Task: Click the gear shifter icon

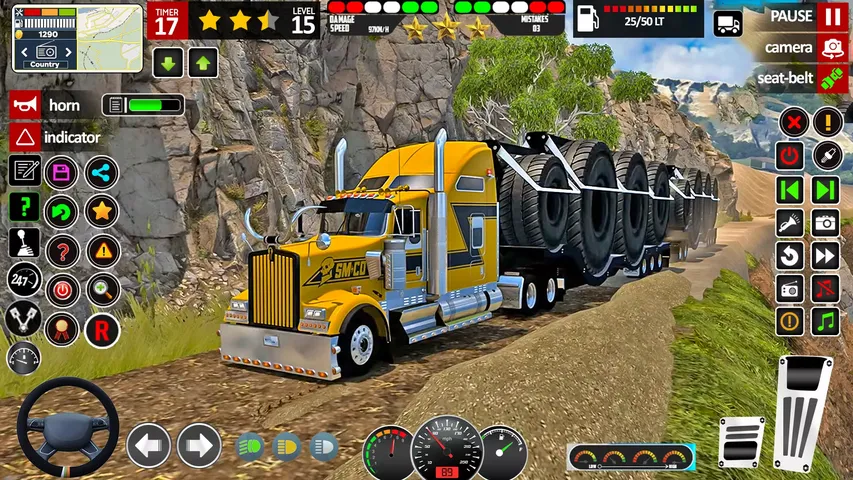Action: pos(24,241)
